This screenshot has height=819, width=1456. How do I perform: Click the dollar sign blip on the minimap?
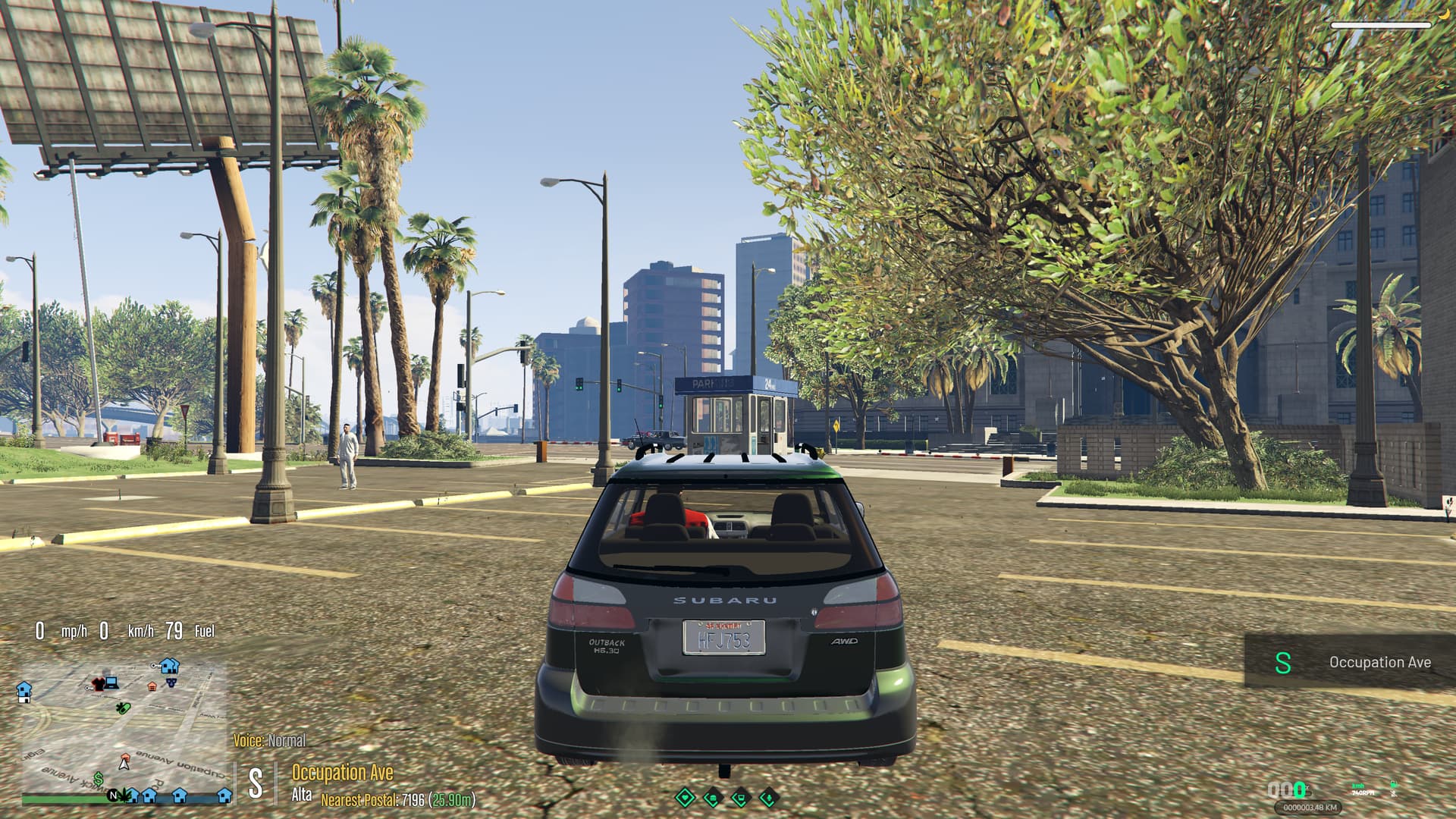(x=99, y=779)
